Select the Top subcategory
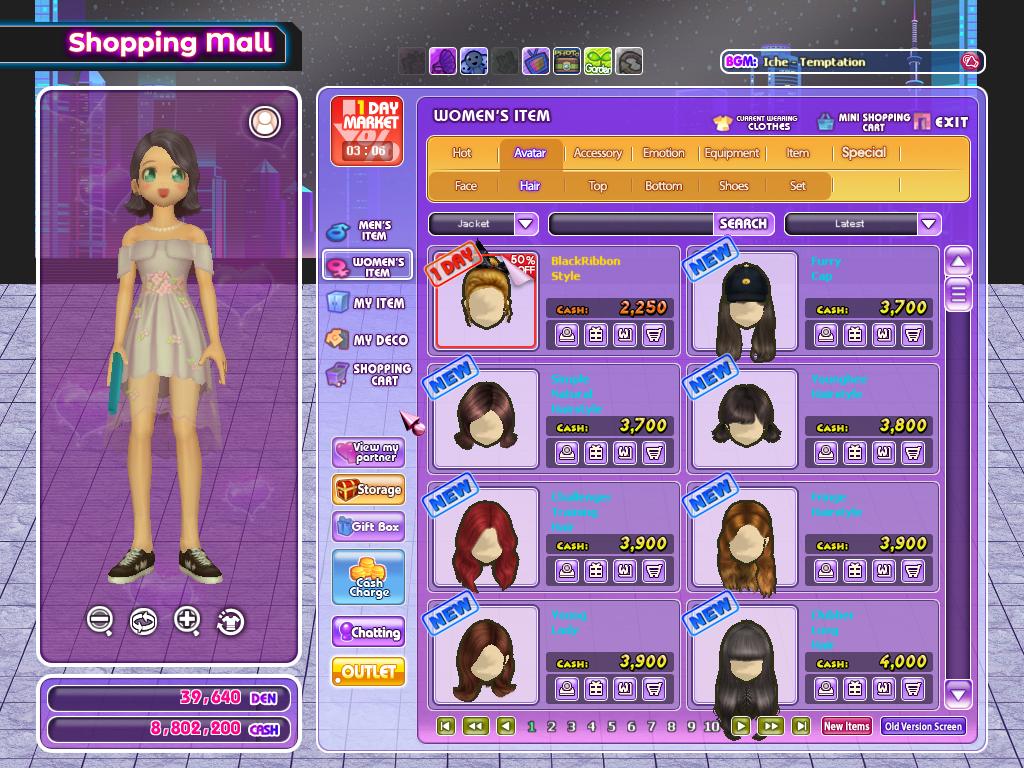The width and height of the screenshot is (1024, 768). pos(597,185)
